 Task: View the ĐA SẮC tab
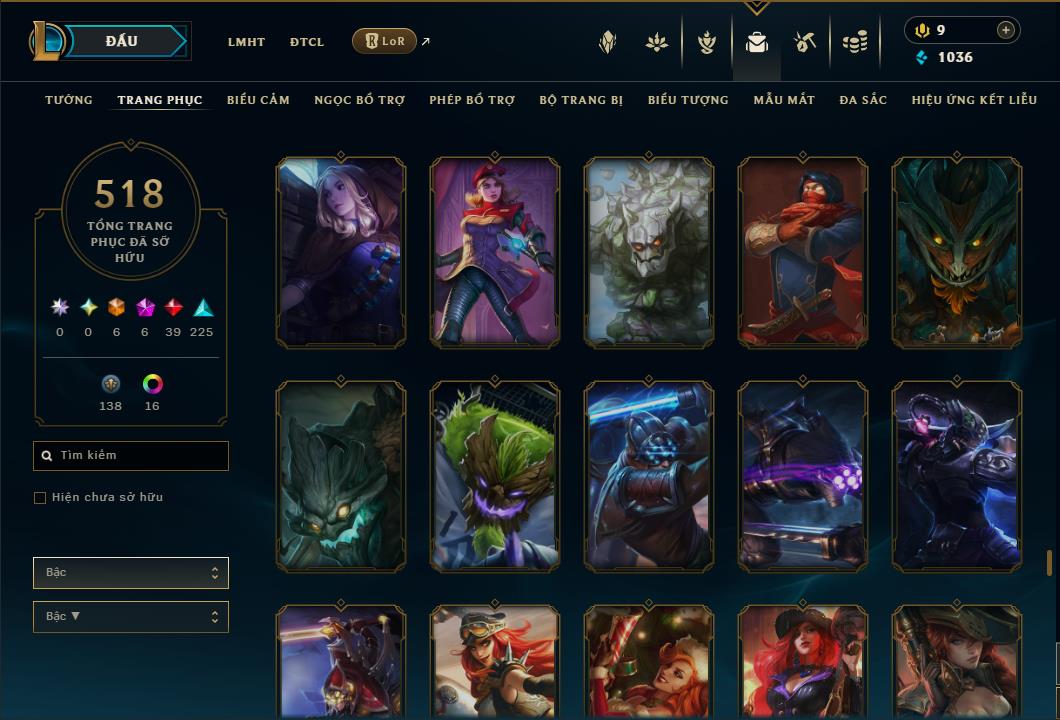863,100
